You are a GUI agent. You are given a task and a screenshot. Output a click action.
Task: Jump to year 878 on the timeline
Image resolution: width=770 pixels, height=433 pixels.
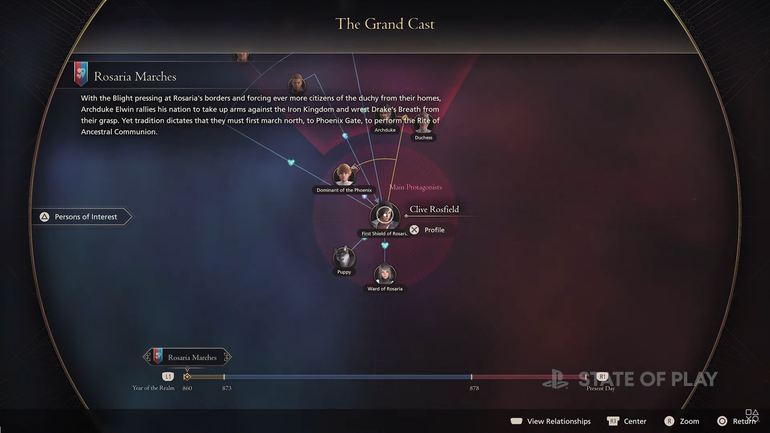click(x=472, y=376)
